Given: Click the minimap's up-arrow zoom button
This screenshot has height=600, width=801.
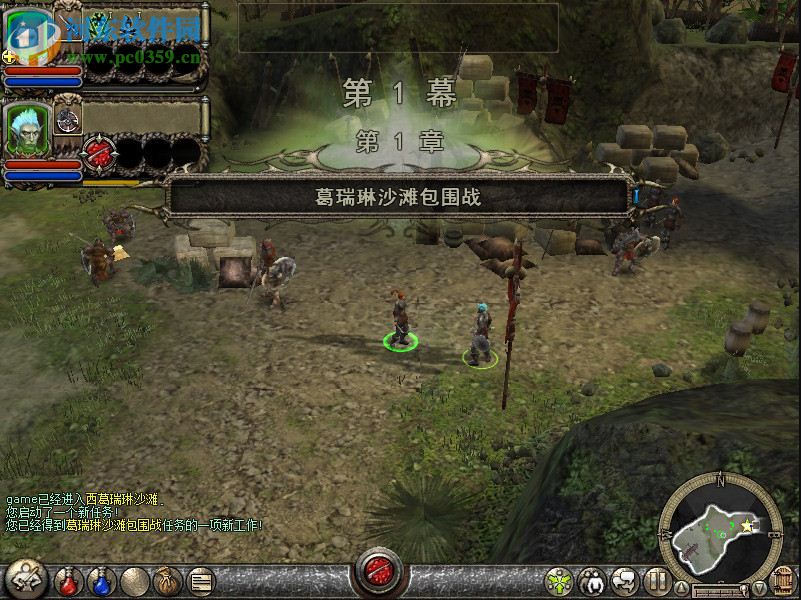Looking at the screenshot, I should coord(683,588).
